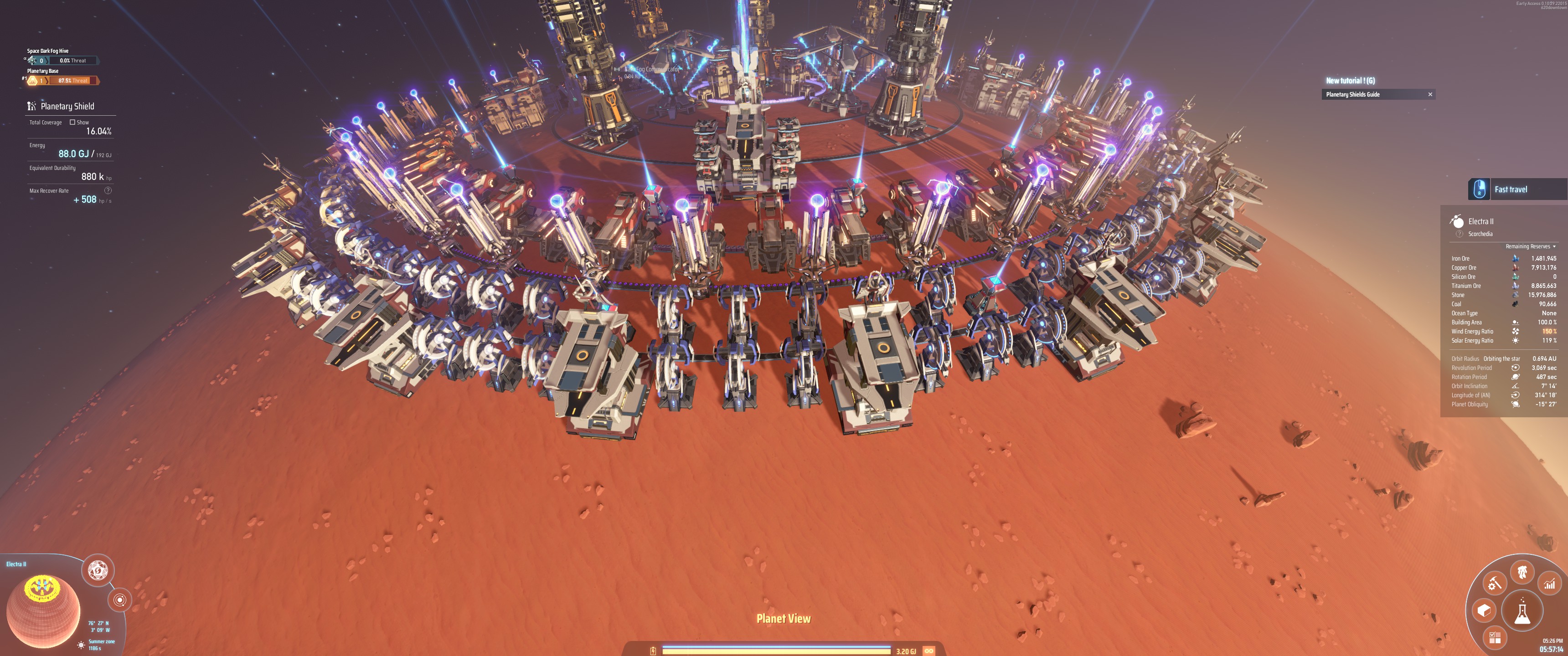Open the checklist grid button
Screen dimensions: 1568x656
(1494, 637)
